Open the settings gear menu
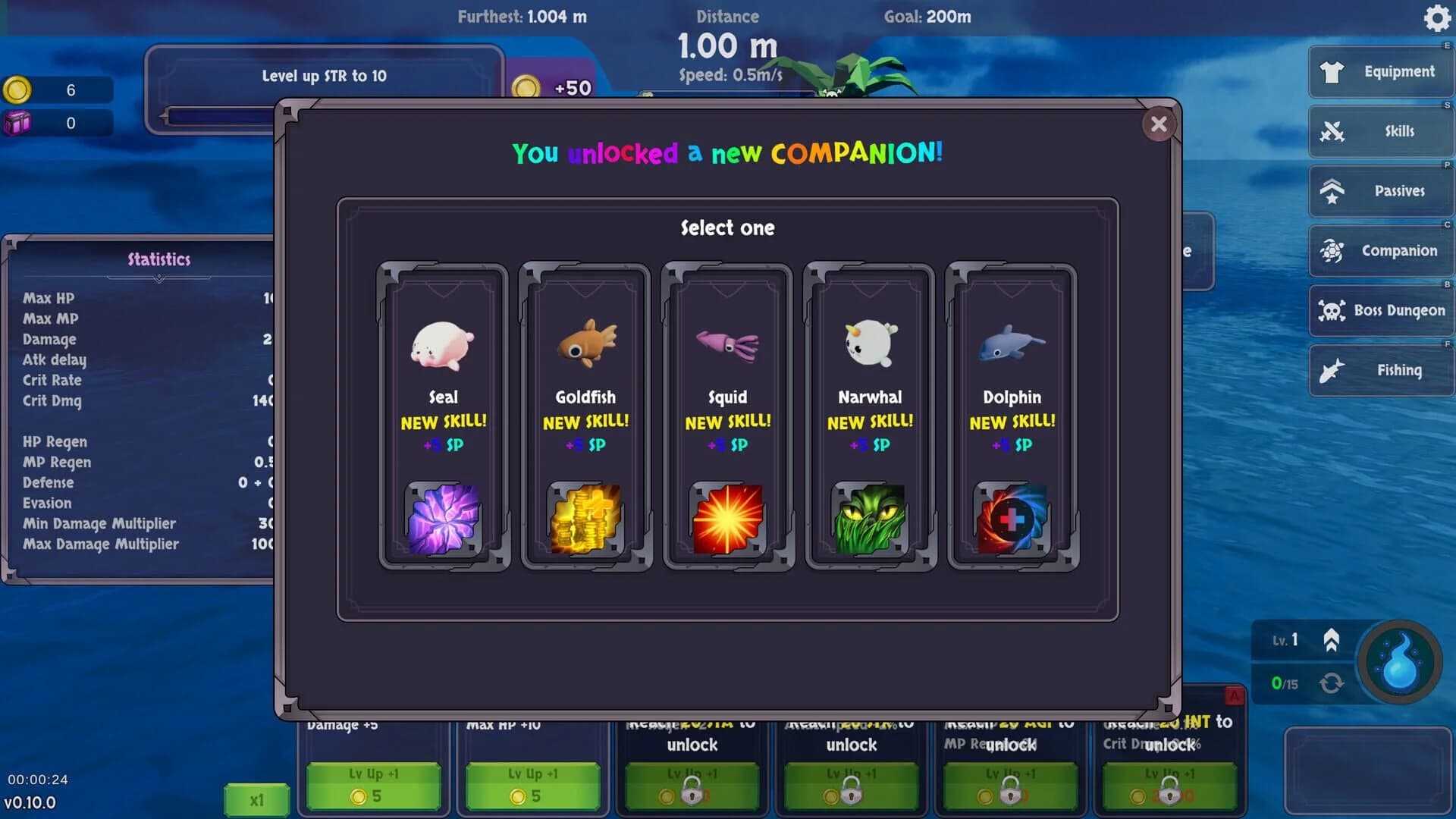 [x=1436, y=19]
